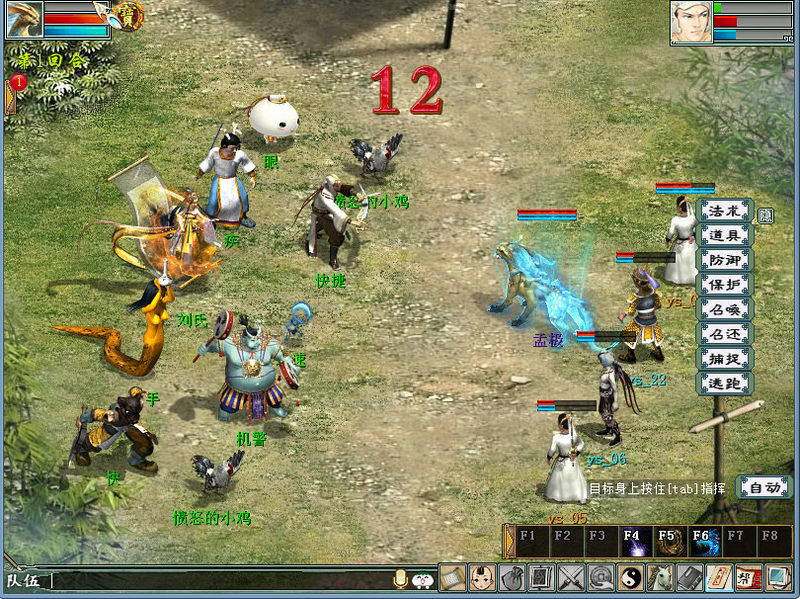The height and width of the screenshot is (599, 800).
Task: Activate the F6 blue dragon skill
Action: click(x=700, y=542)
